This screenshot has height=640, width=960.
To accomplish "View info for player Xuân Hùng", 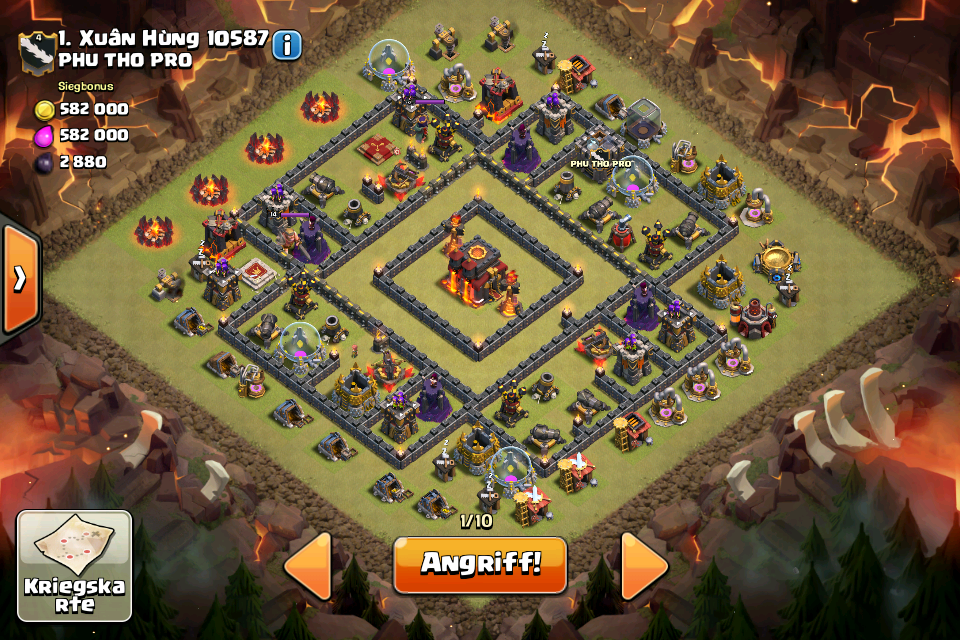I will pyautogui.click(x=287, y=44).
